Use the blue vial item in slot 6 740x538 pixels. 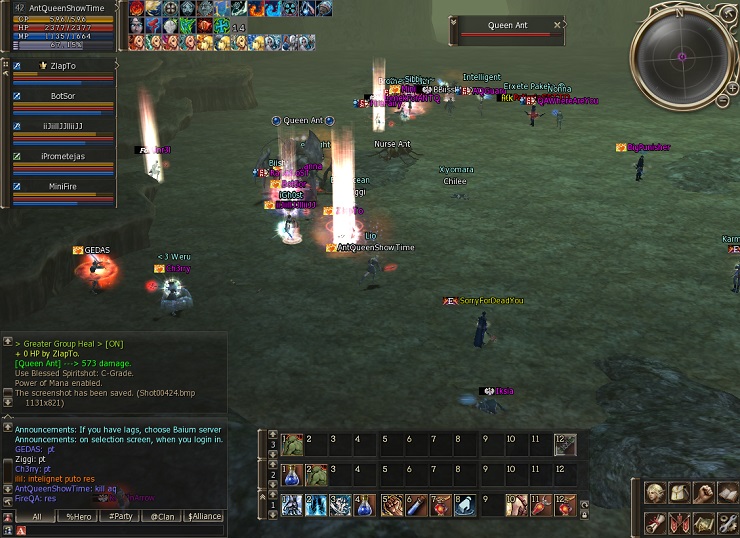[x=417, y=507]
